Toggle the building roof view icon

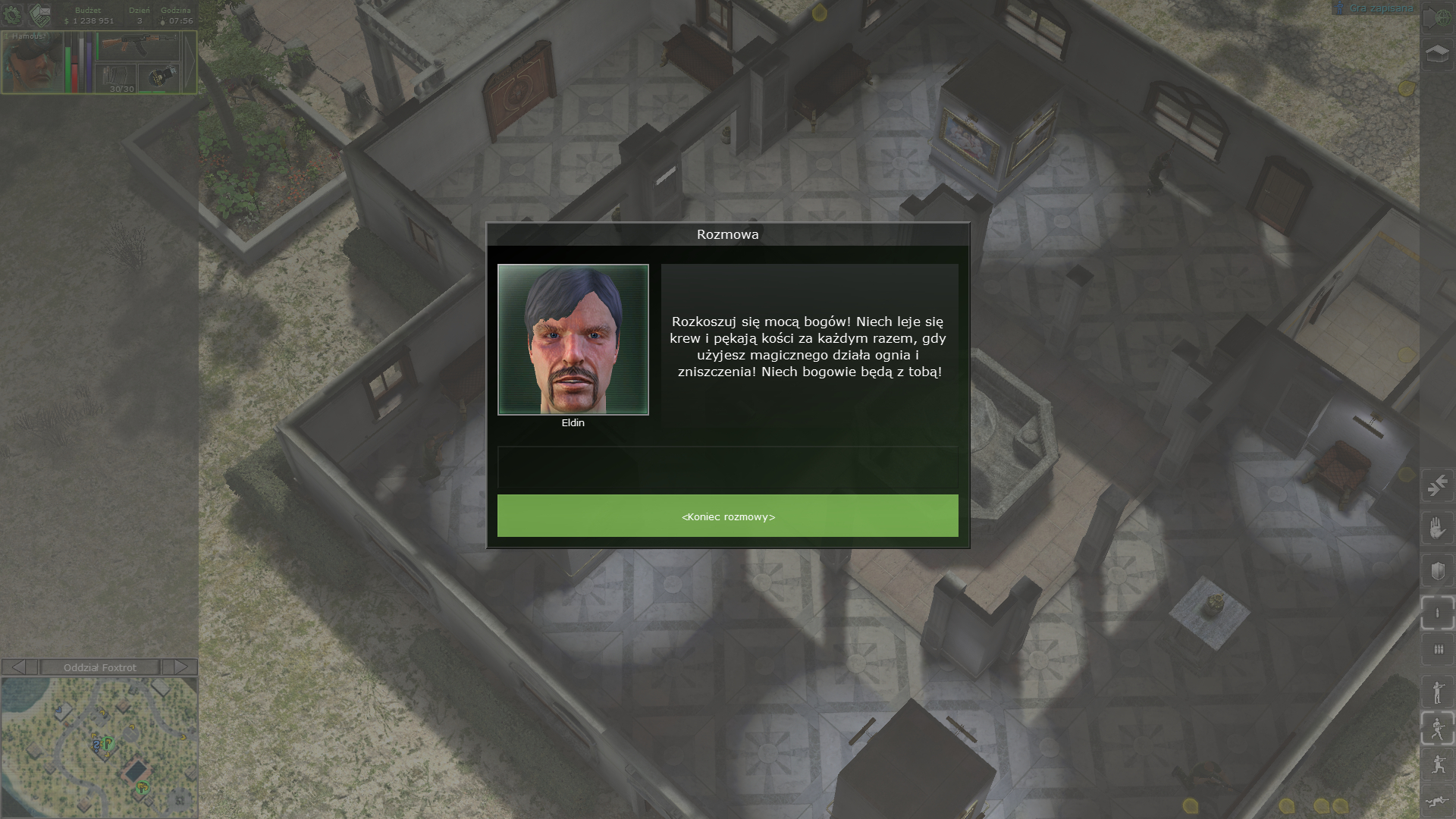1437,54
